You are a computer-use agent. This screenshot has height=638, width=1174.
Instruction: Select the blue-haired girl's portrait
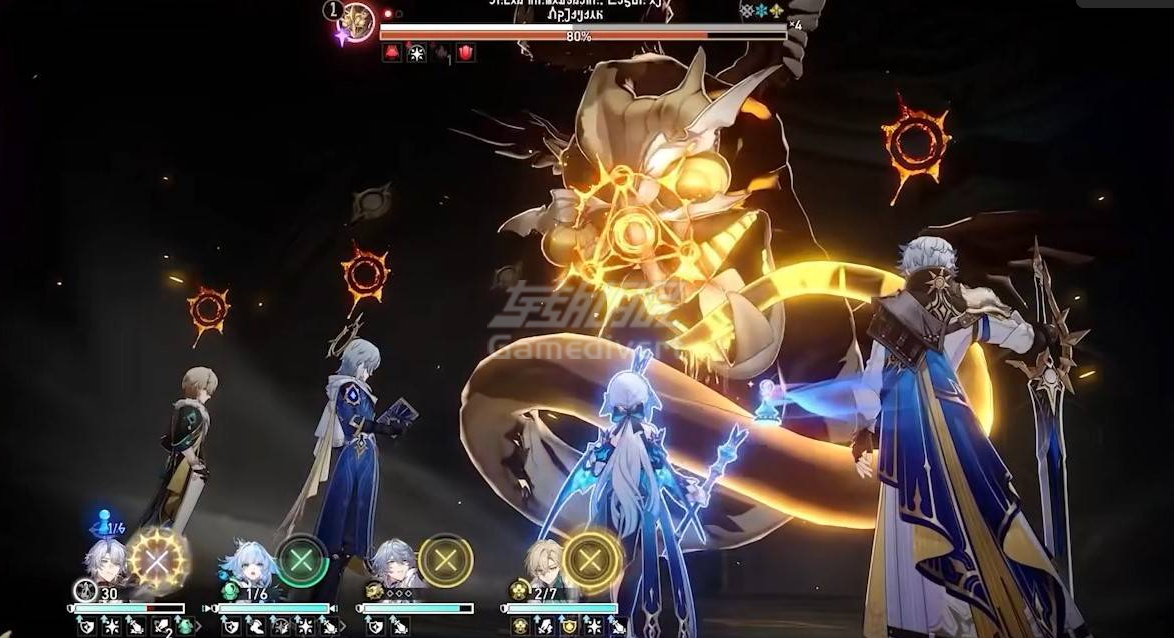(246, 563)
